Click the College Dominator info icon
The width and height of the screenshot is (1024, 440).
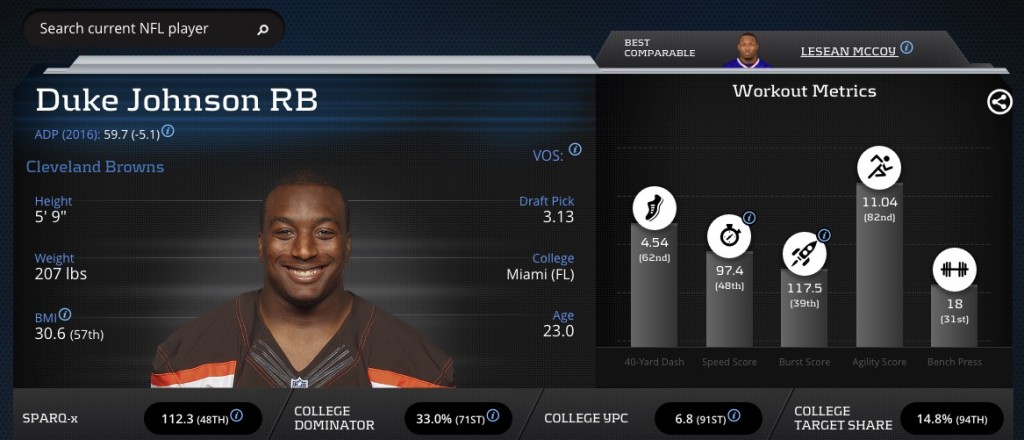click(x=492, y=416)
